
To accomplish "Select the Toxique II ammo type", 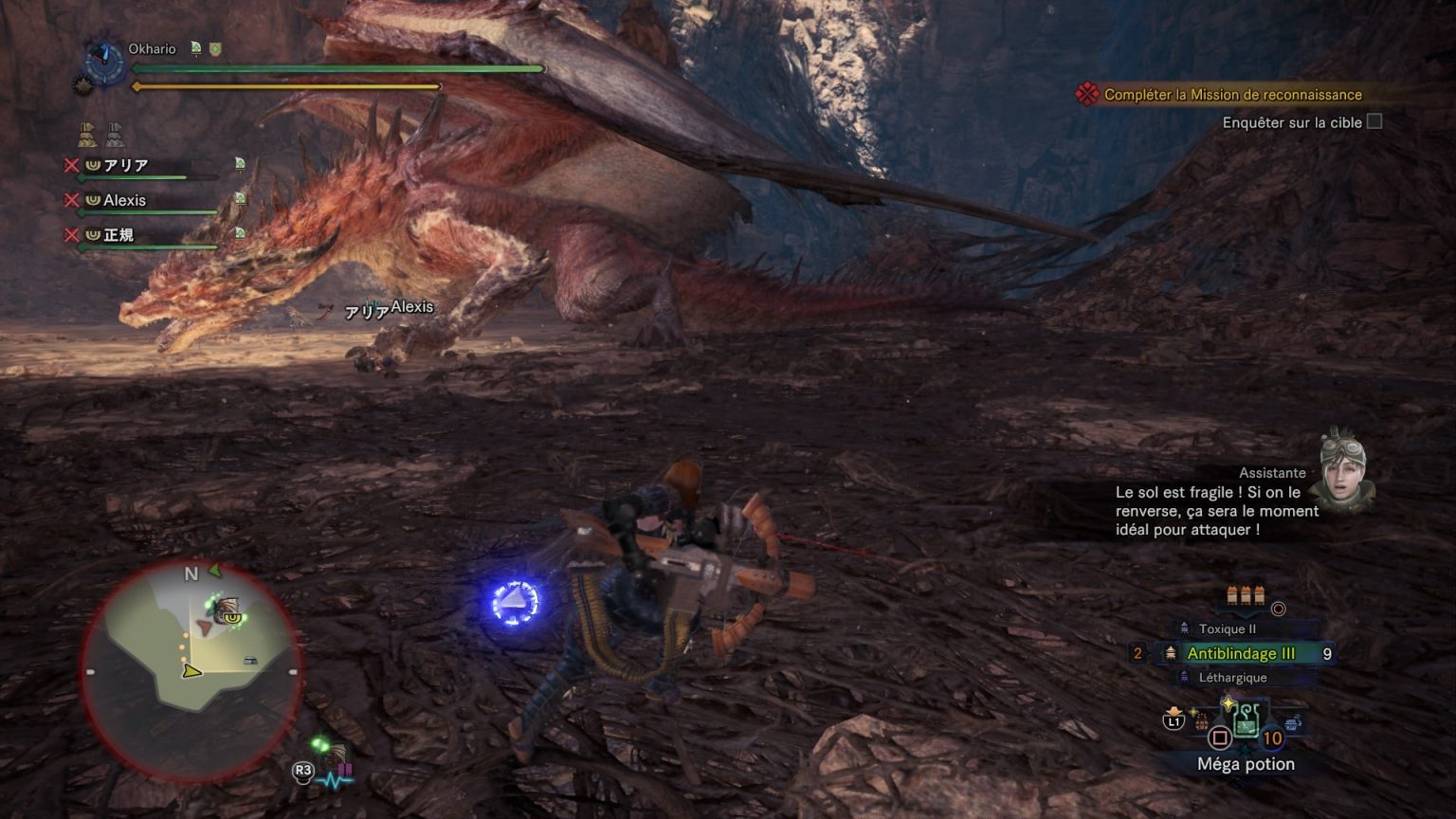I will tap(1184, 628).
